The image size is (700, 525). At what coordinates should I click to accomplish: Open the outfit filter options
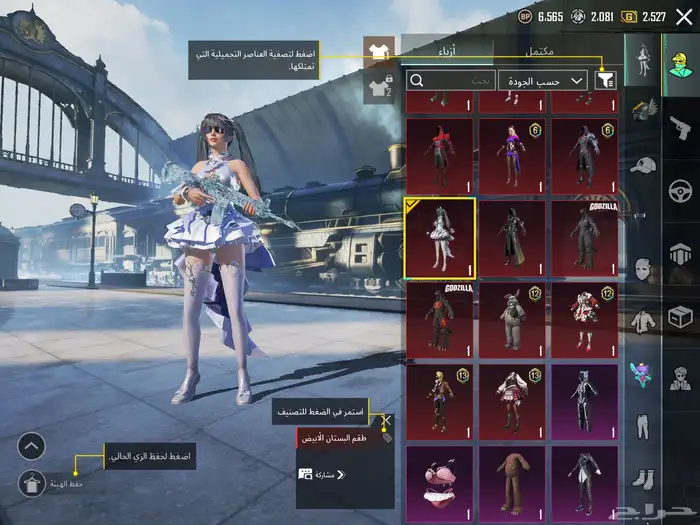605,80
